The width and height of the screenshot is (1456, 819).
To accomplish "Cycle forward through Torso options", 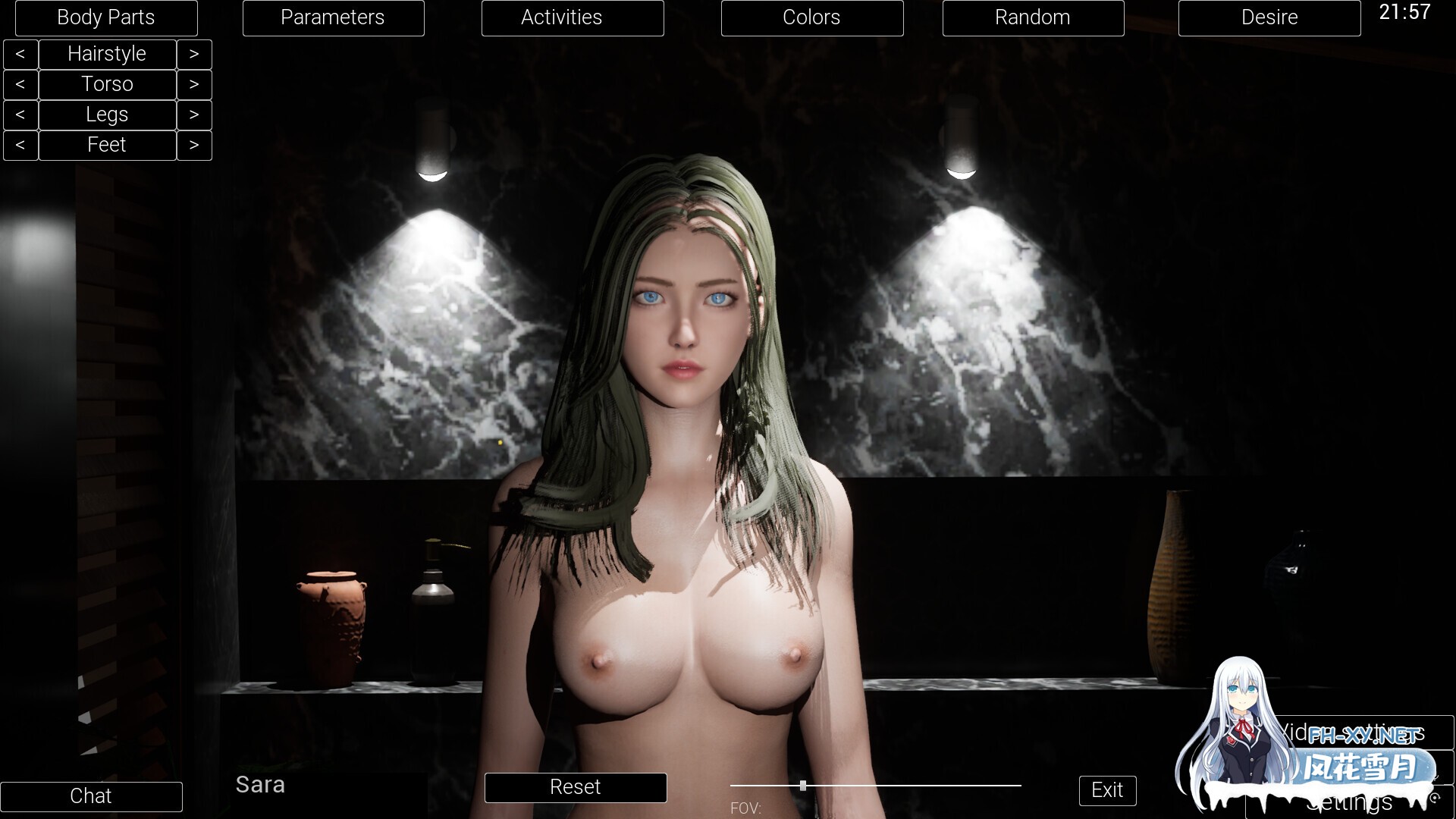I will click(194, 84).
